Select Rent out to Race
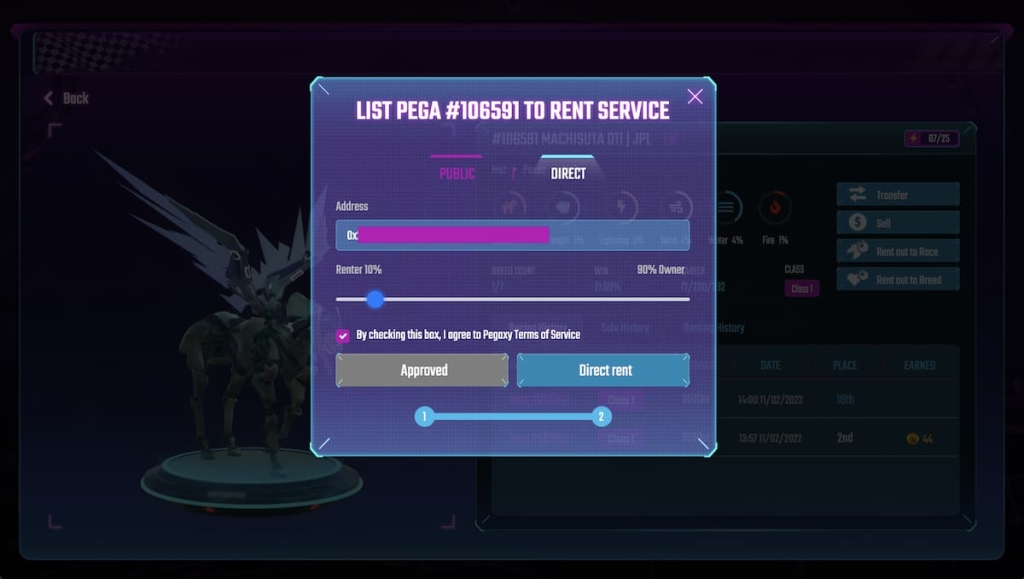Screen dimensions: 1024x579 pos(897,251)
